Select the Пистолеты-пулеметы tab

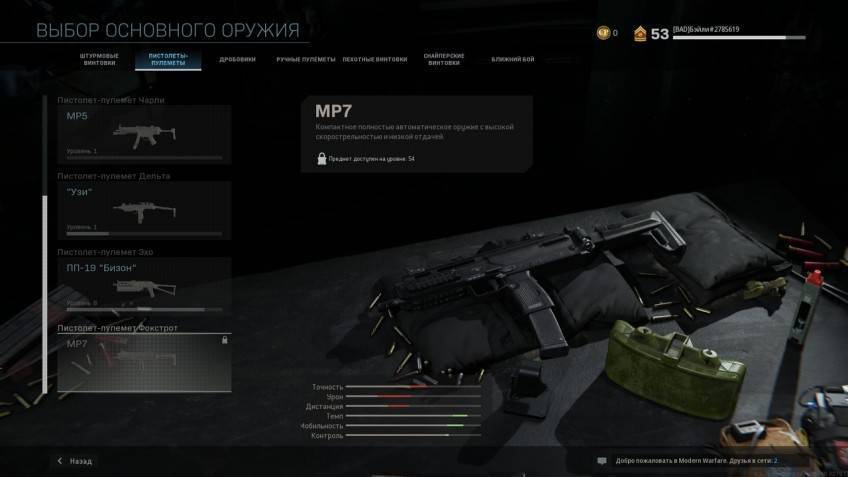(168, 59)
